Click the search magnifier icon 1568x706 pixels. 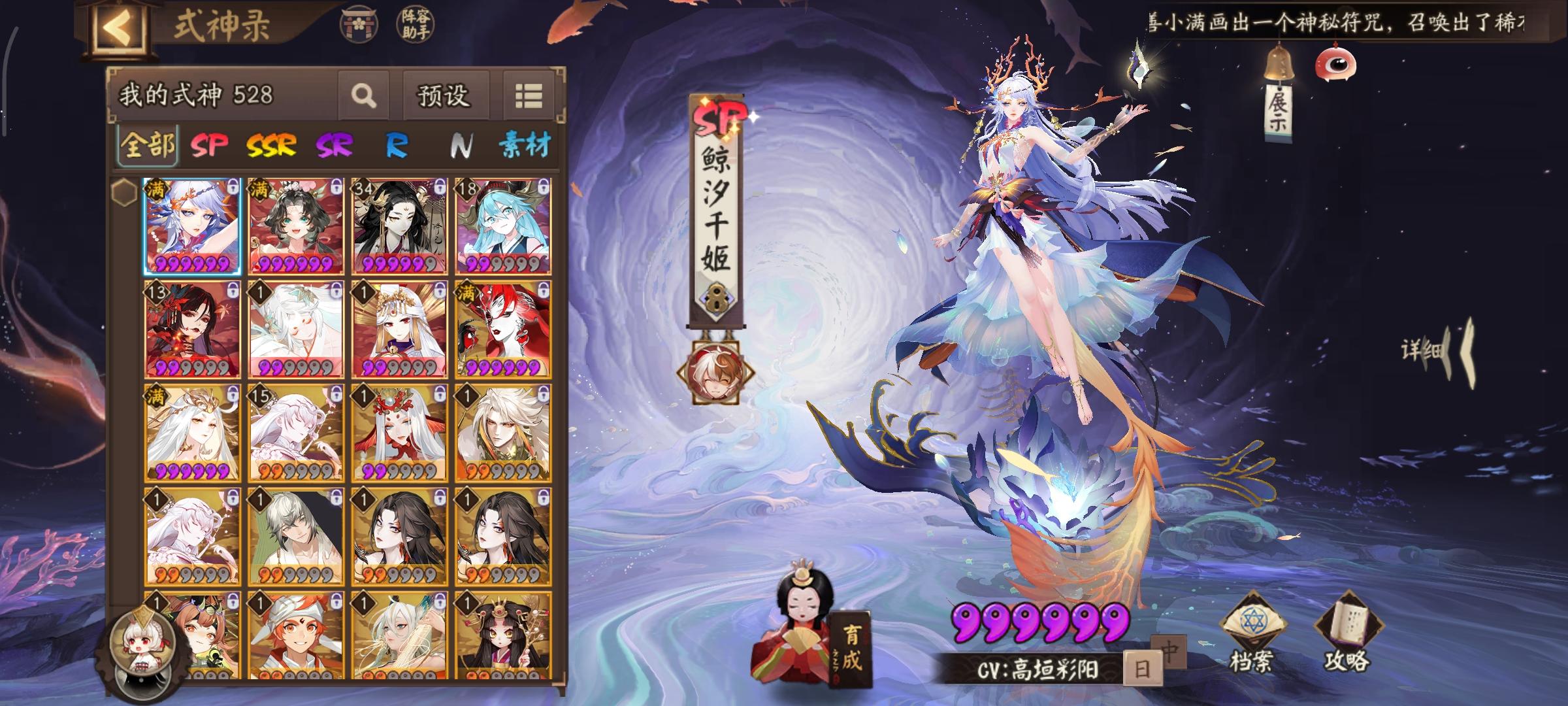(x=364, y=95)
